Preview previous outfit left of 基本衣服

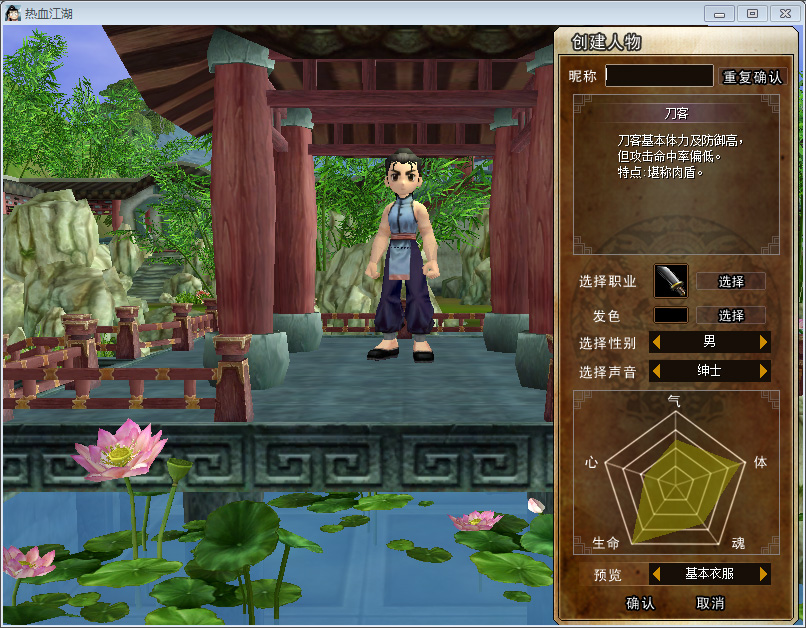(x=656, y=574)
